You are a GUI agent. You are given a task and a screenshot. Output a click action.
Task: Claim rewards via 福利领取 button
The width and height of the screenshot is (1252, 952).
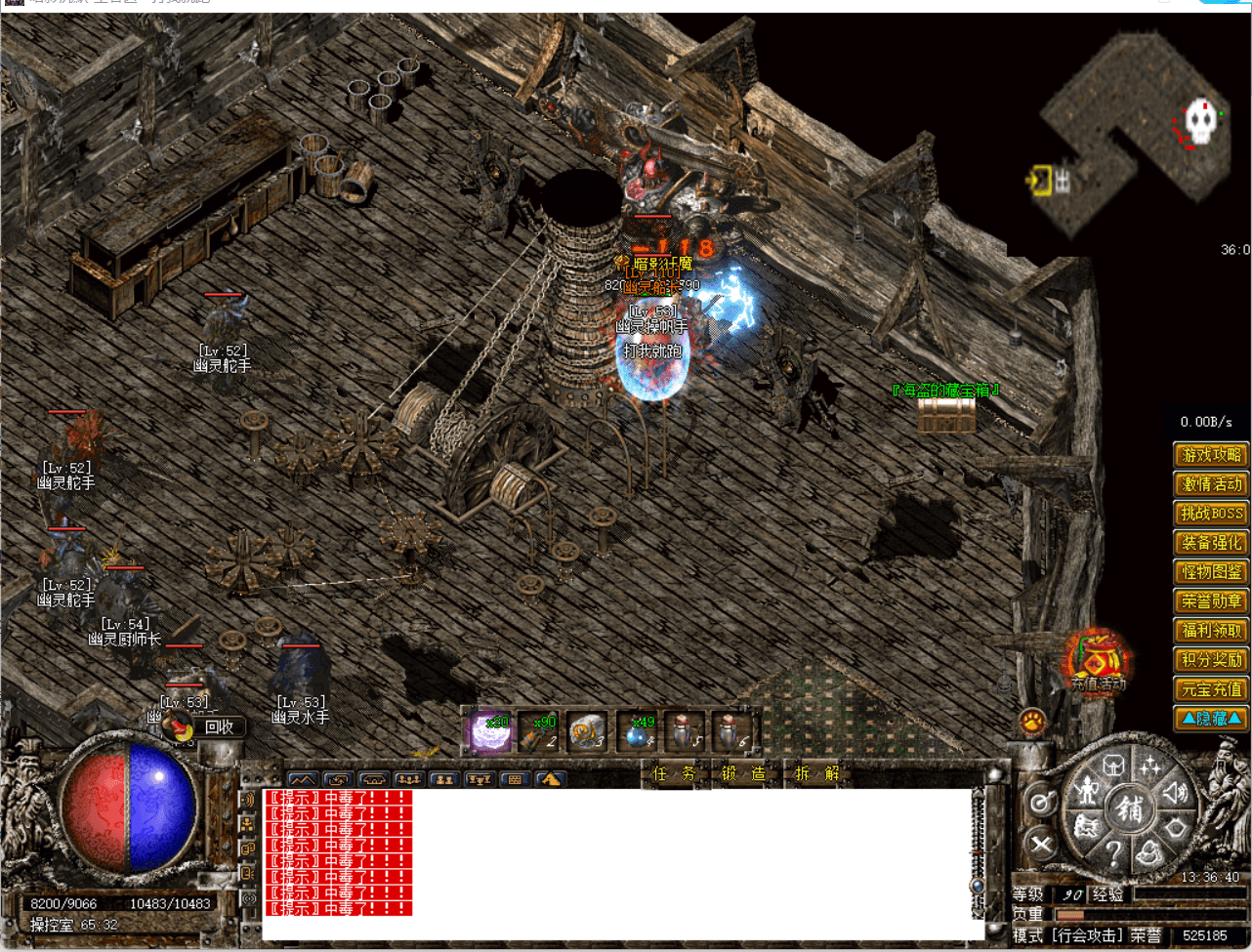(x=1211, y=631)
